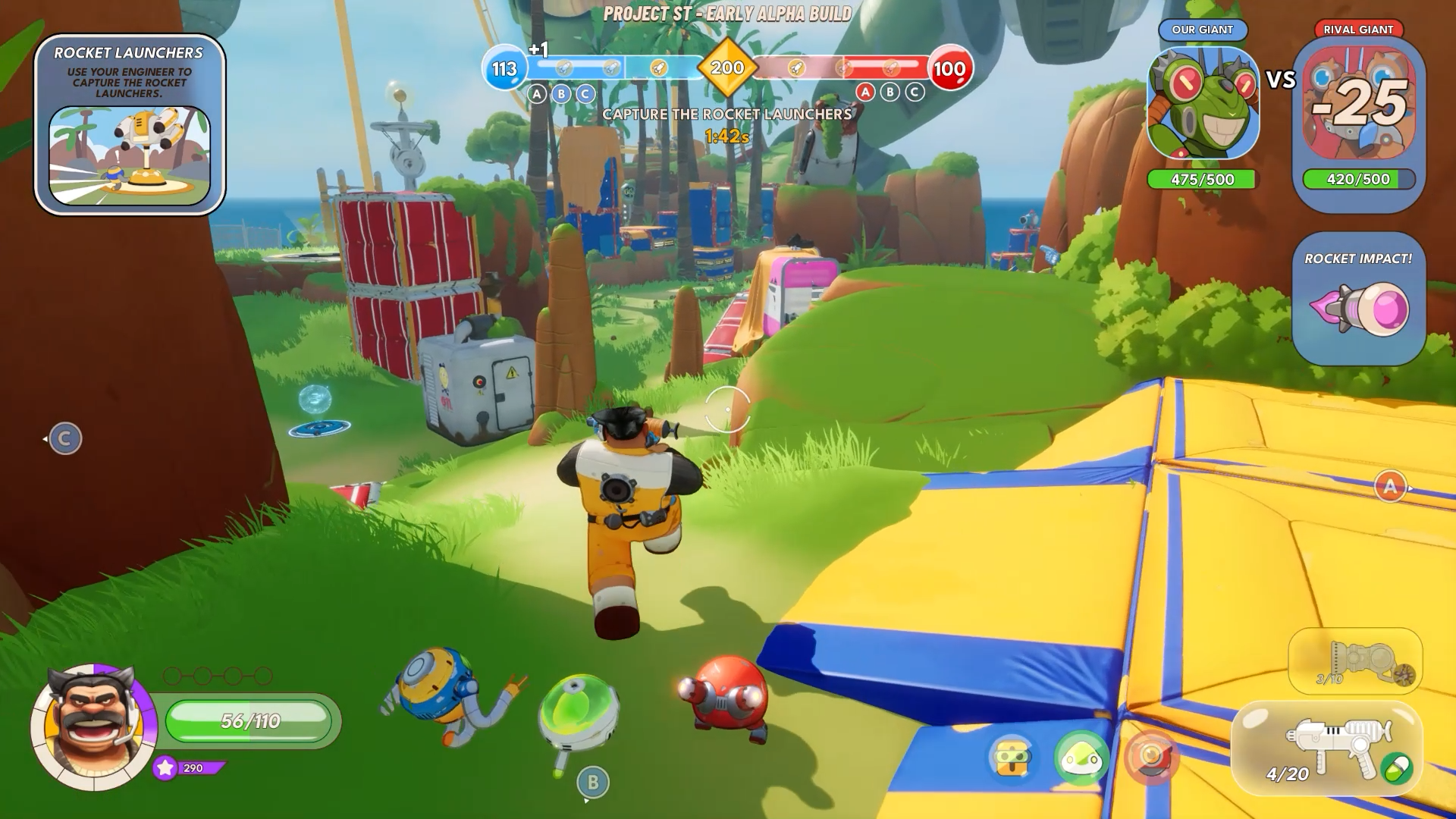Screen dimensions: 1456x819
Task: Select the Rival Giant red portrait
Action: pos(1358,104)
